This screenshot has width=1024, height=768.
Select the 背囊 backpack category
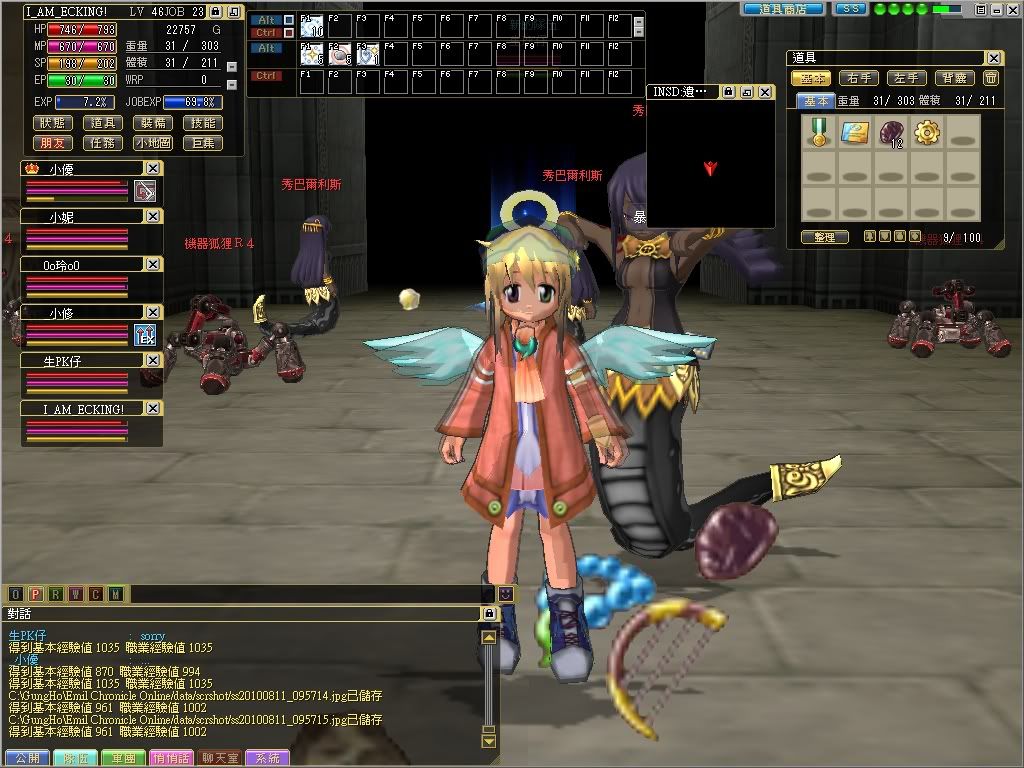[953, 78]
